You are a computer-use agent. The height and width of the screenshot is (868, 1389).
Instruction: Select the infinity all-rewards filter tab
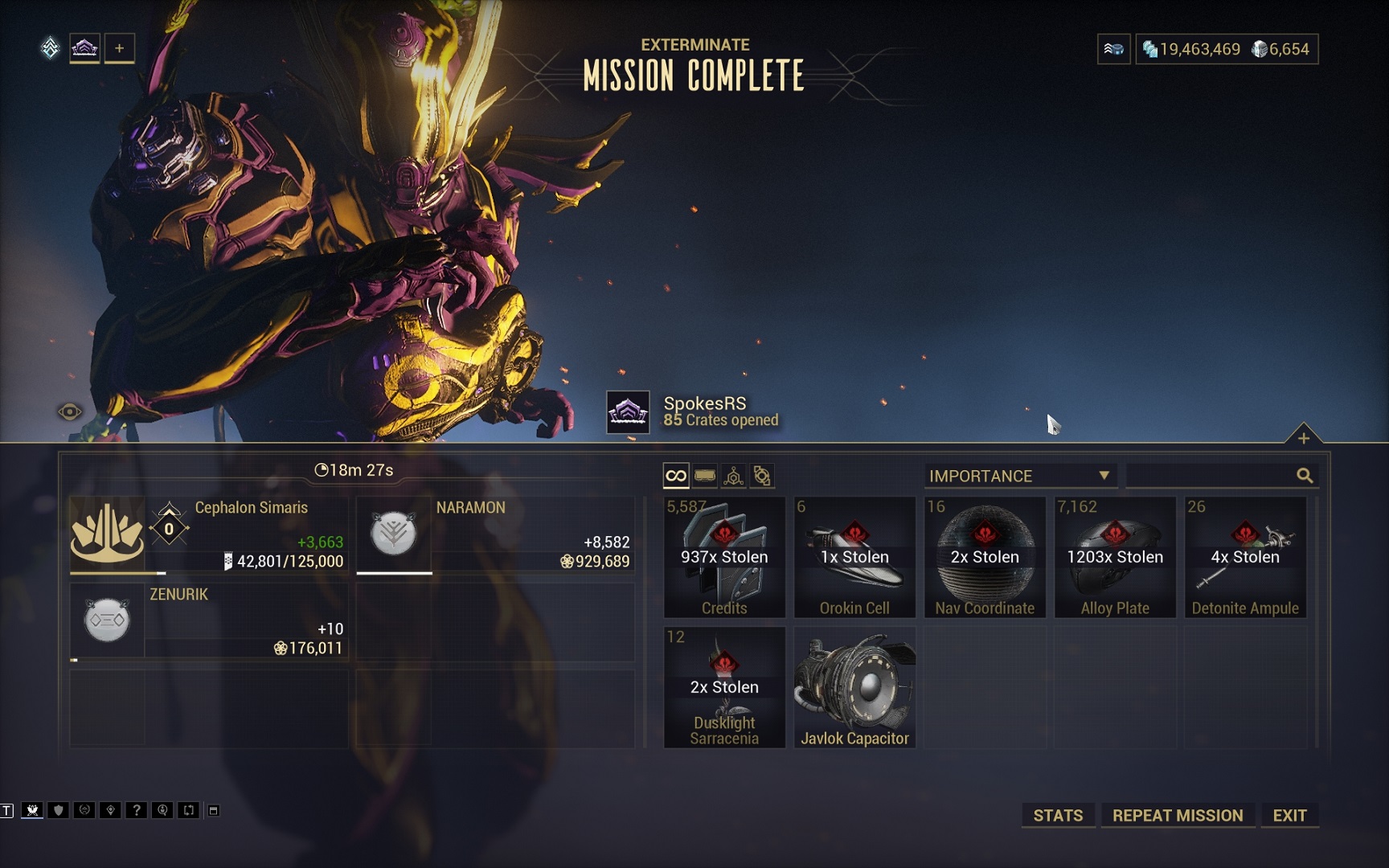tap(676, 476)
